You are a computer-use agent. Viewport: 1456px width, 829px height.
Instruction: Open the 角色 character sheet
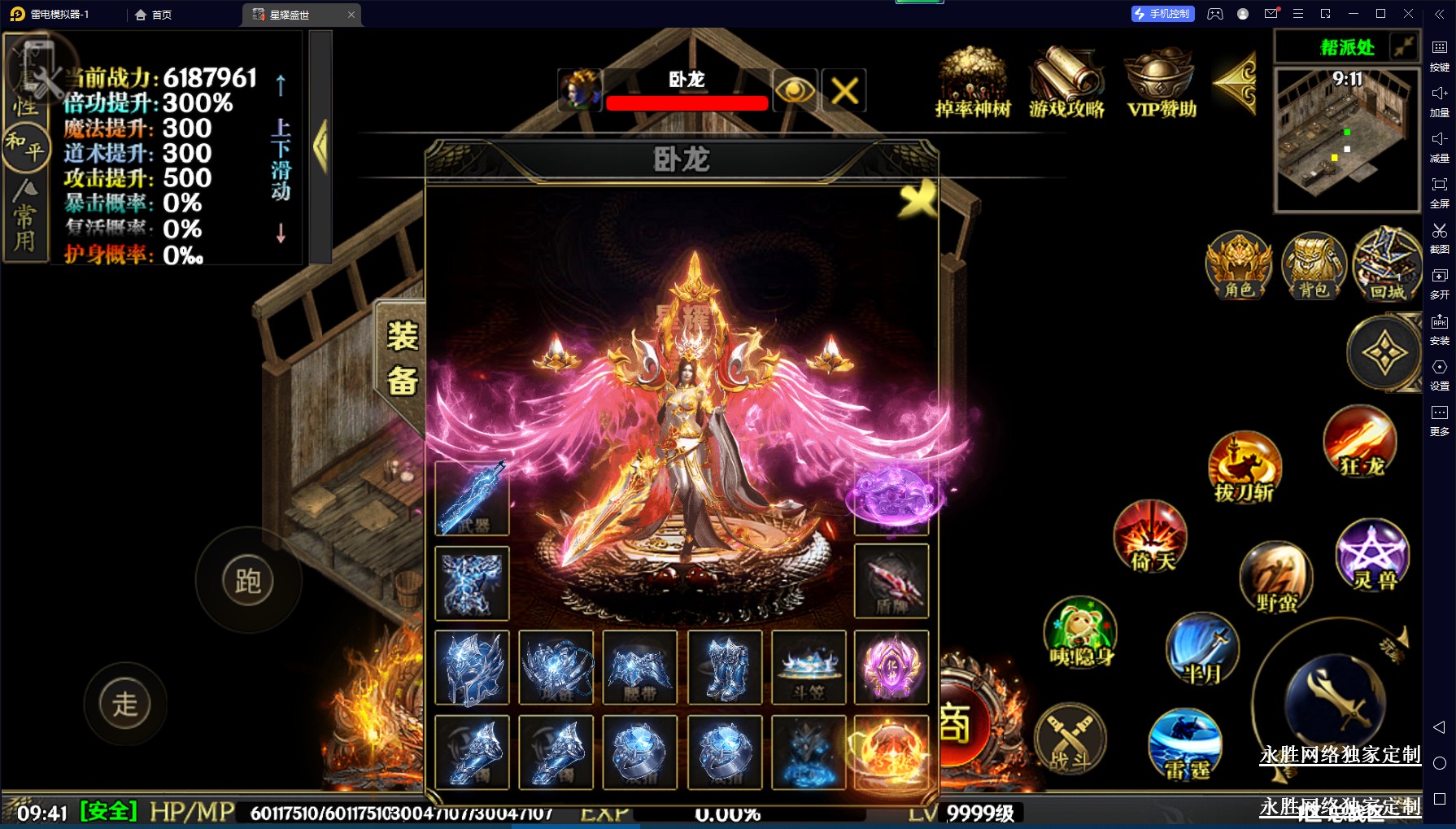point(1239,265)
